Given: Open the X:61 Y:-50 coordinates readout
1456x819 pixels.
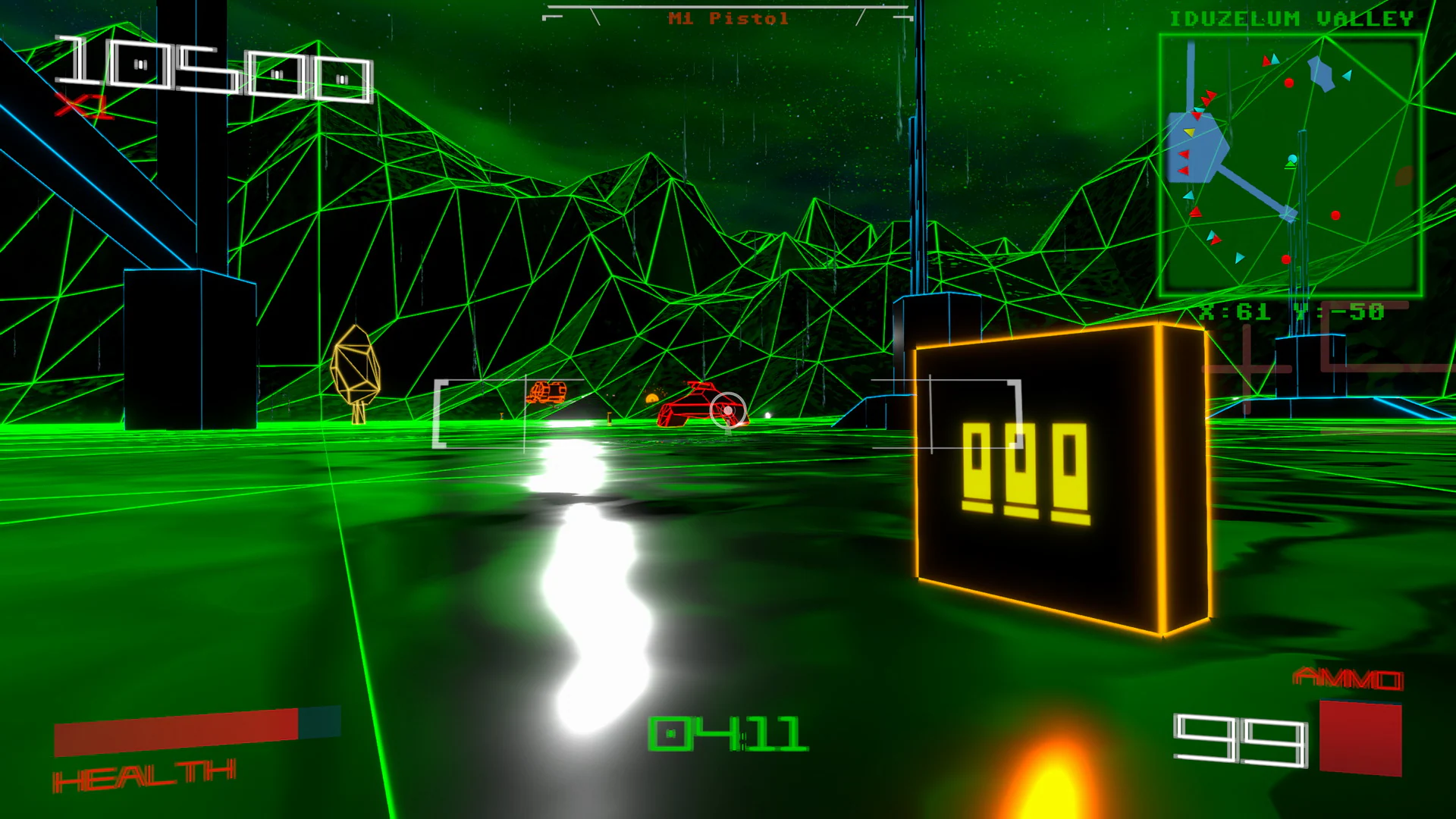Looking at the screenshot, I should [x=1291, y=312].
